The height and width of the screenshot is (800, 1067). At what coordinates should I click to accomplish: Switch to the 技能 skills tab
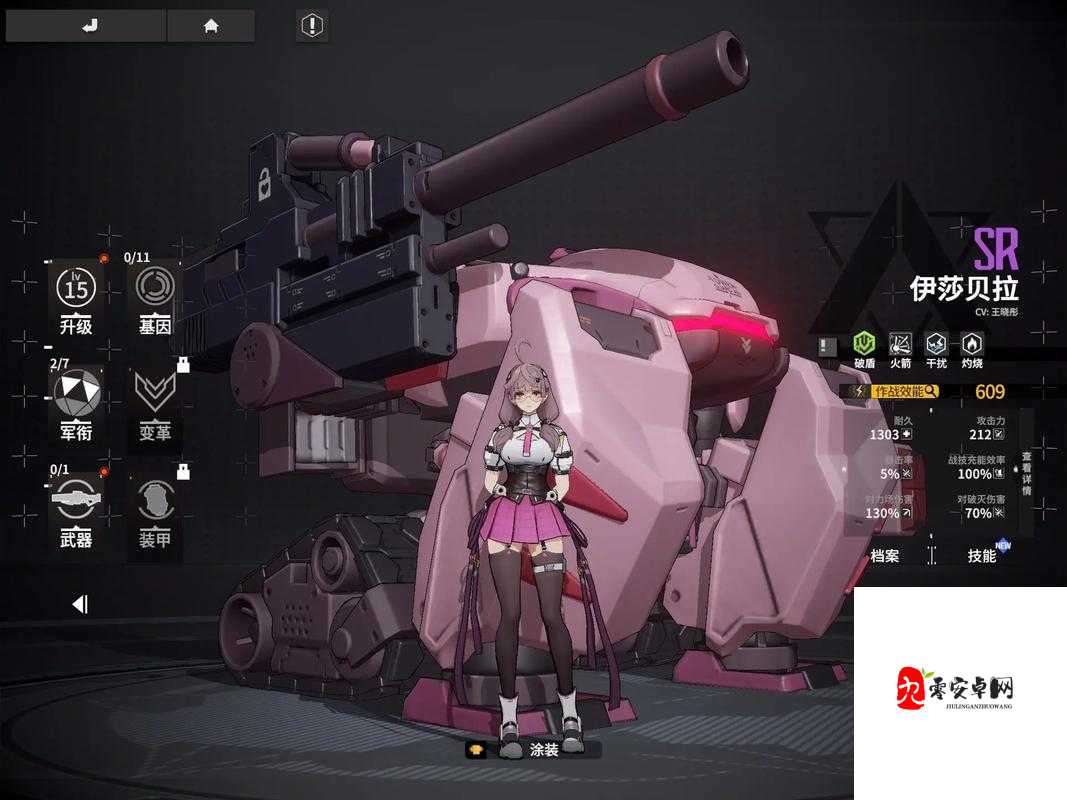pos(982,556)
